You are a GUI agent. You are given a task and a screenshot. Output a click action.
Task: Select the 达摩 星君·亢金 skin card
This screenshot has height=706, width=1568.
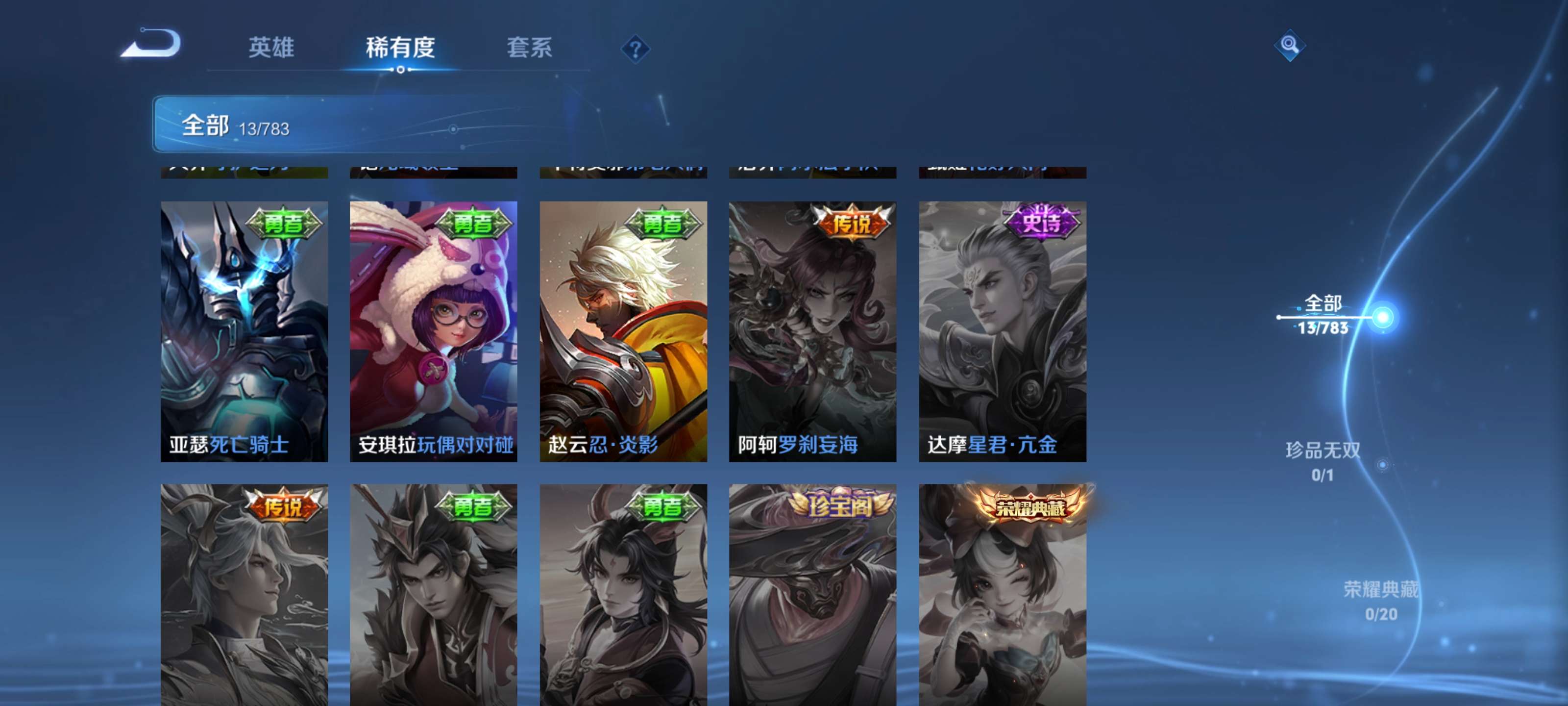[1002, 331]
